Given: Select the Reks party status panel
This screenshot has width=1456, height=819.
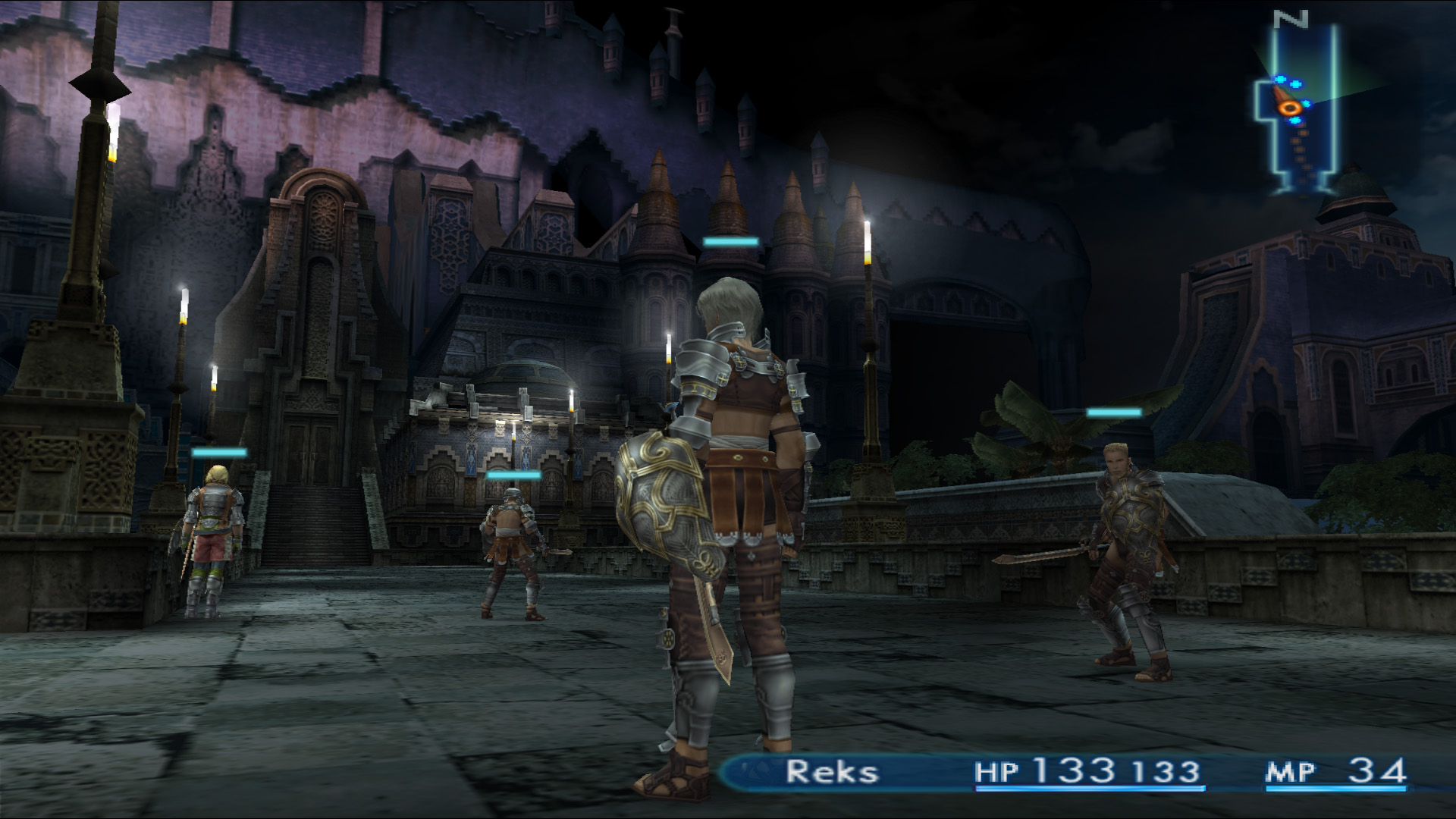Looking at the screenshot, I should click(1062, 772).
